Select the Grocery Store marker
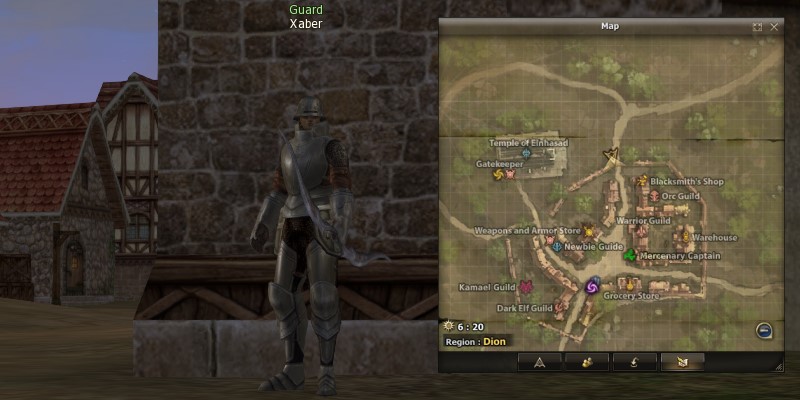The image size is (800, 400). [x=632, y=285]
